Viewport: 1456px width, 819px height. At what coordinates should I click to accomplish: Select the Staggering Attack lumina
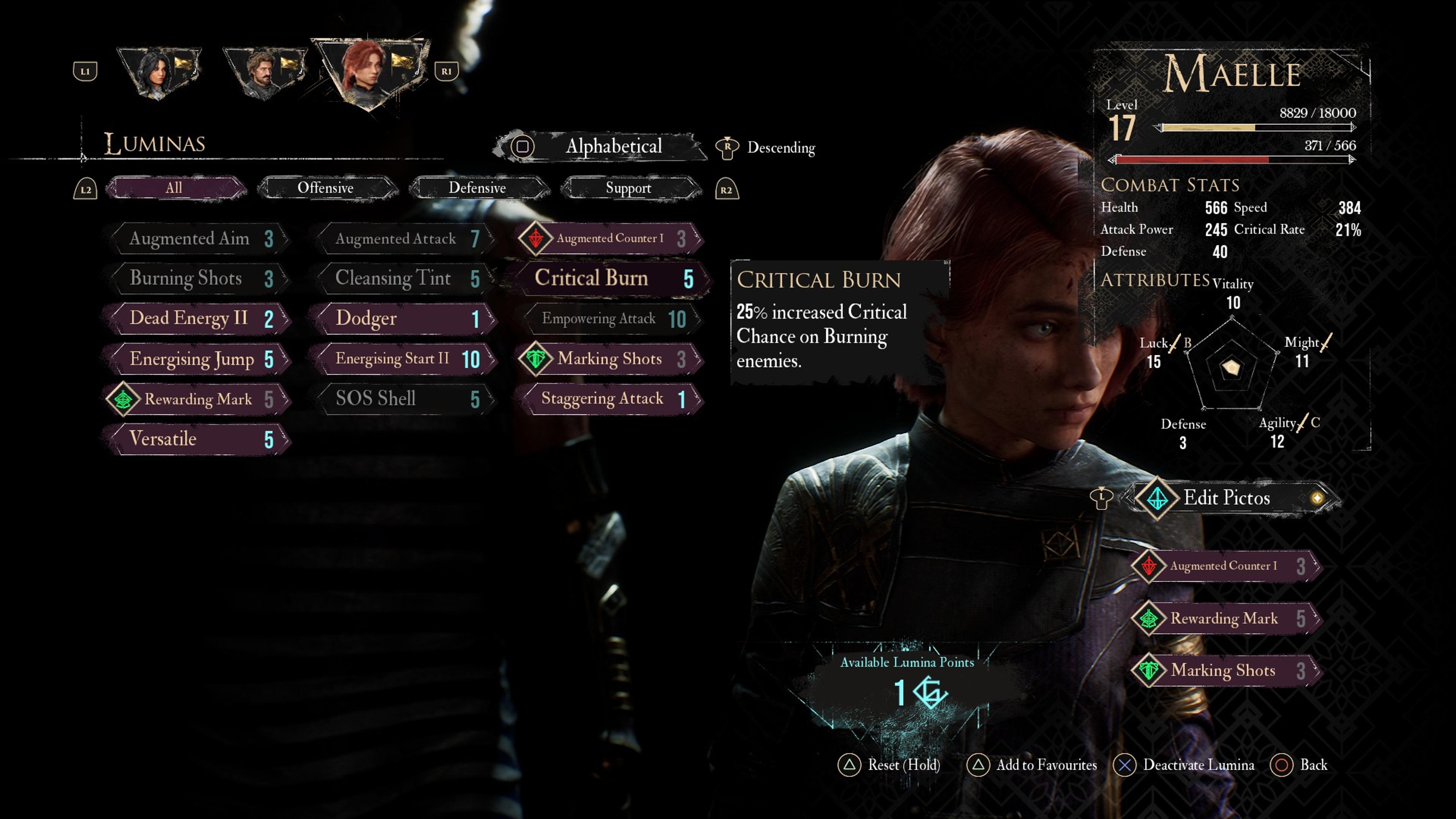[x=610, y=399]
